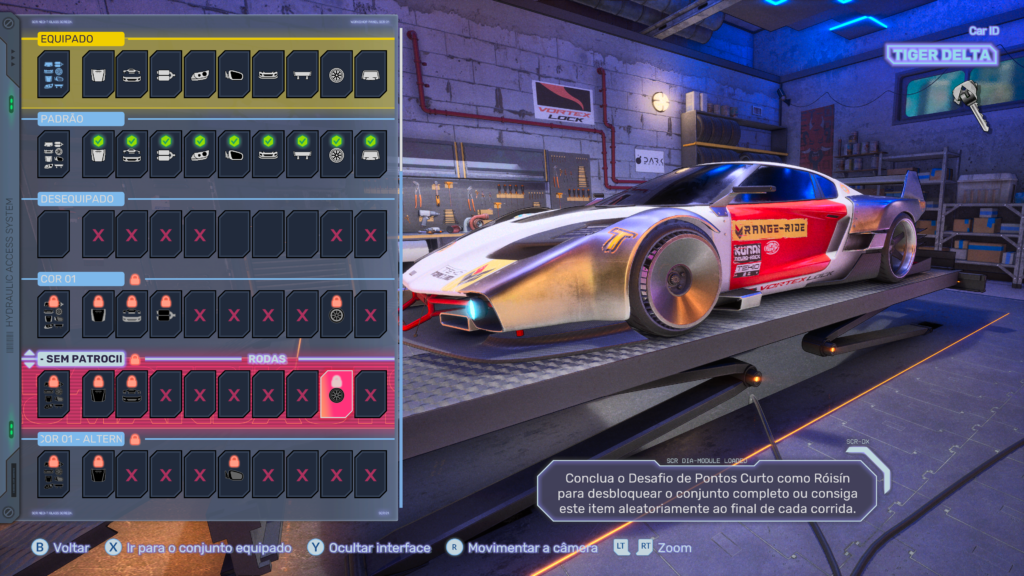Open the Cor 01 Altern full set

click(x=54, y=474)
